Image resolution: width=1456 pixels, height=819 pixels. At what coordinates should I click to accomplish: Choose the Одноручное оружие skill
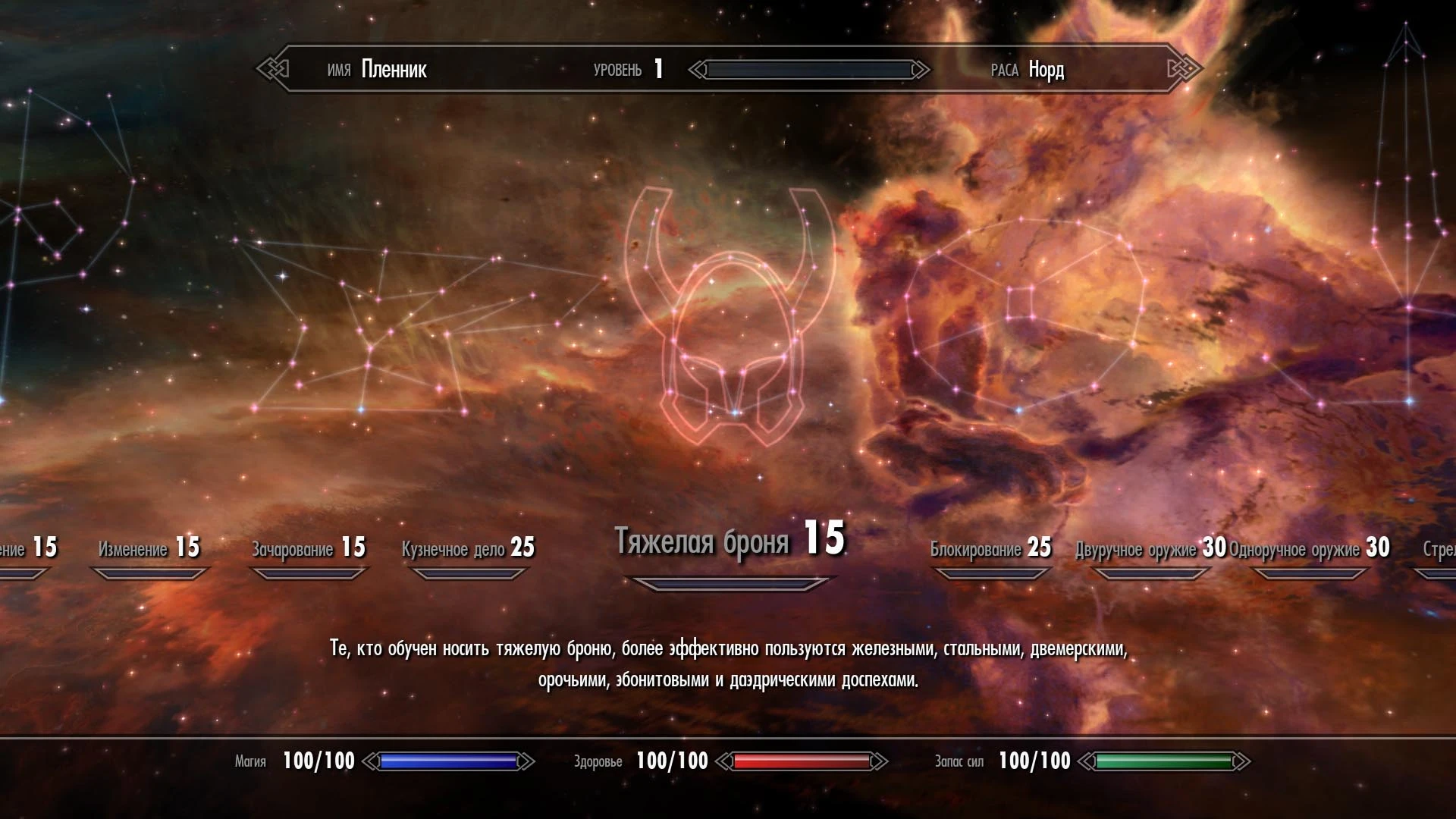(x=1309, y=548)
